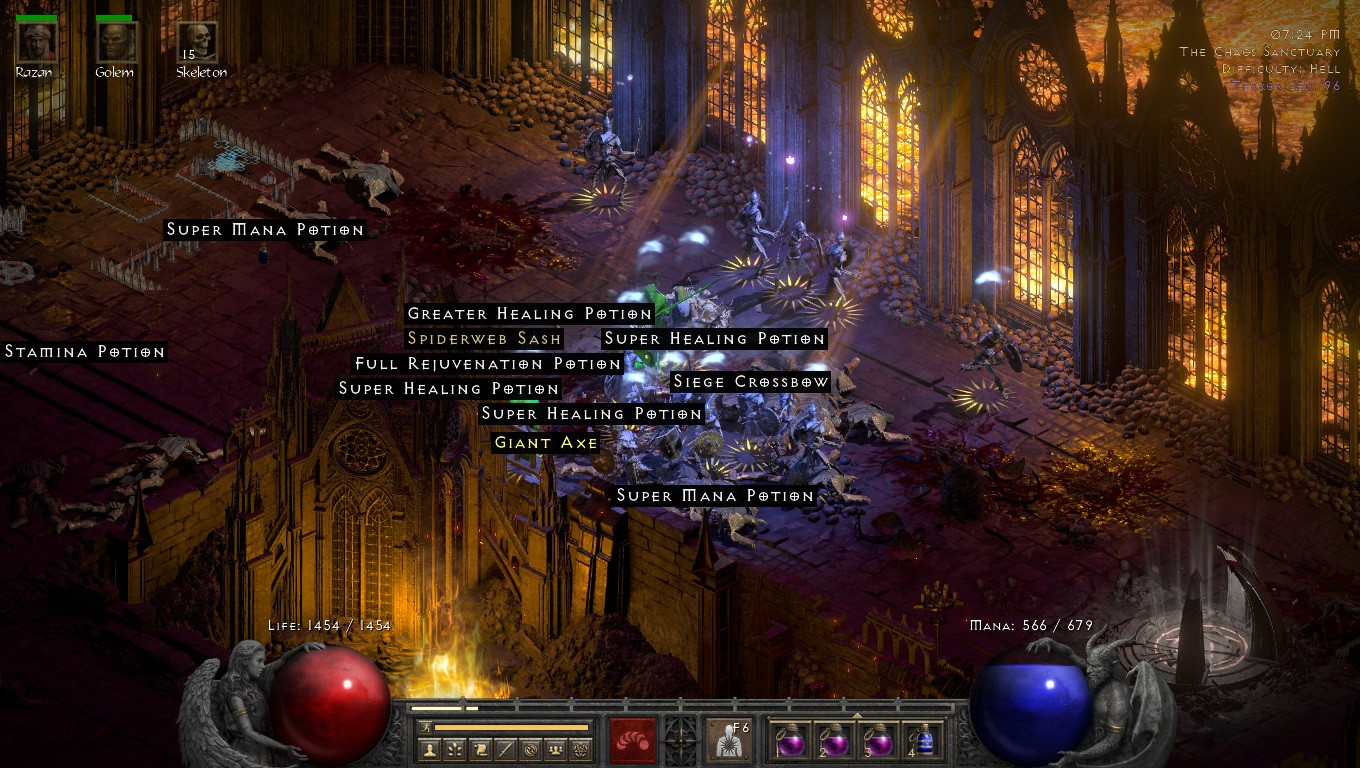Pick up the Giant Axe

point(545,442)
